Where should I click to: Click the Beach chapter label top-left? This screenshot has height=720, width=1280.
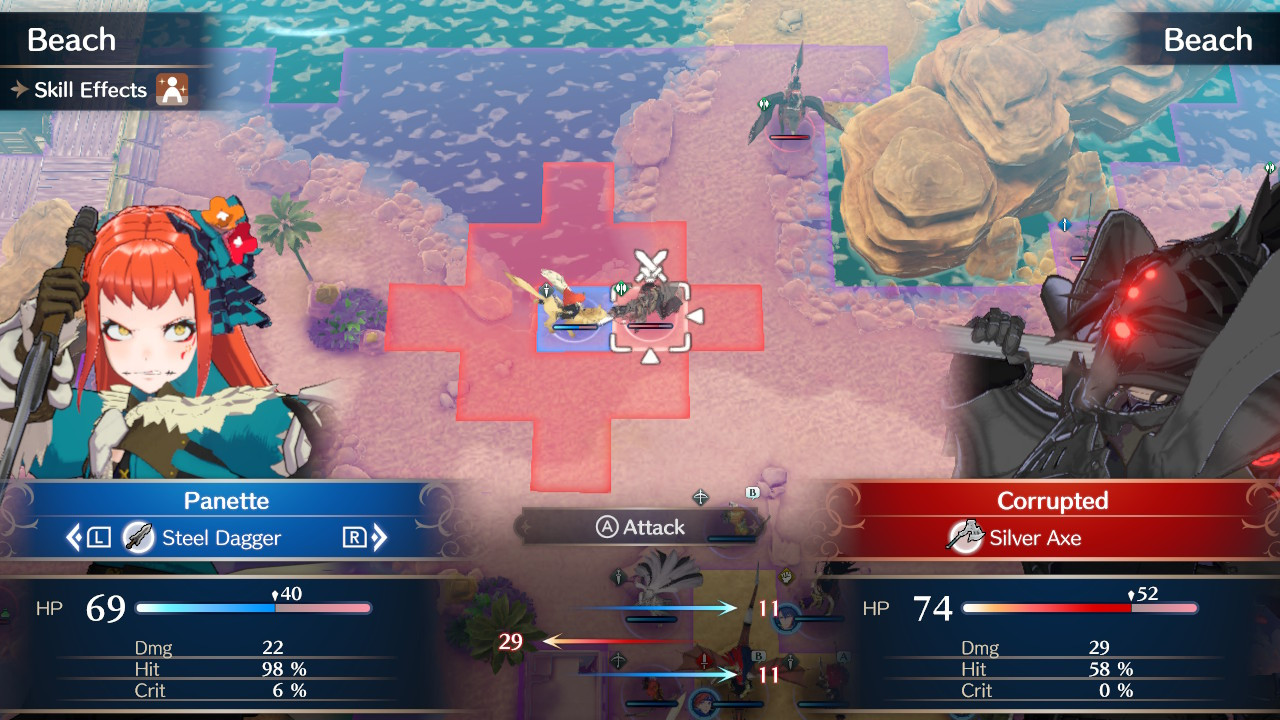70,39
